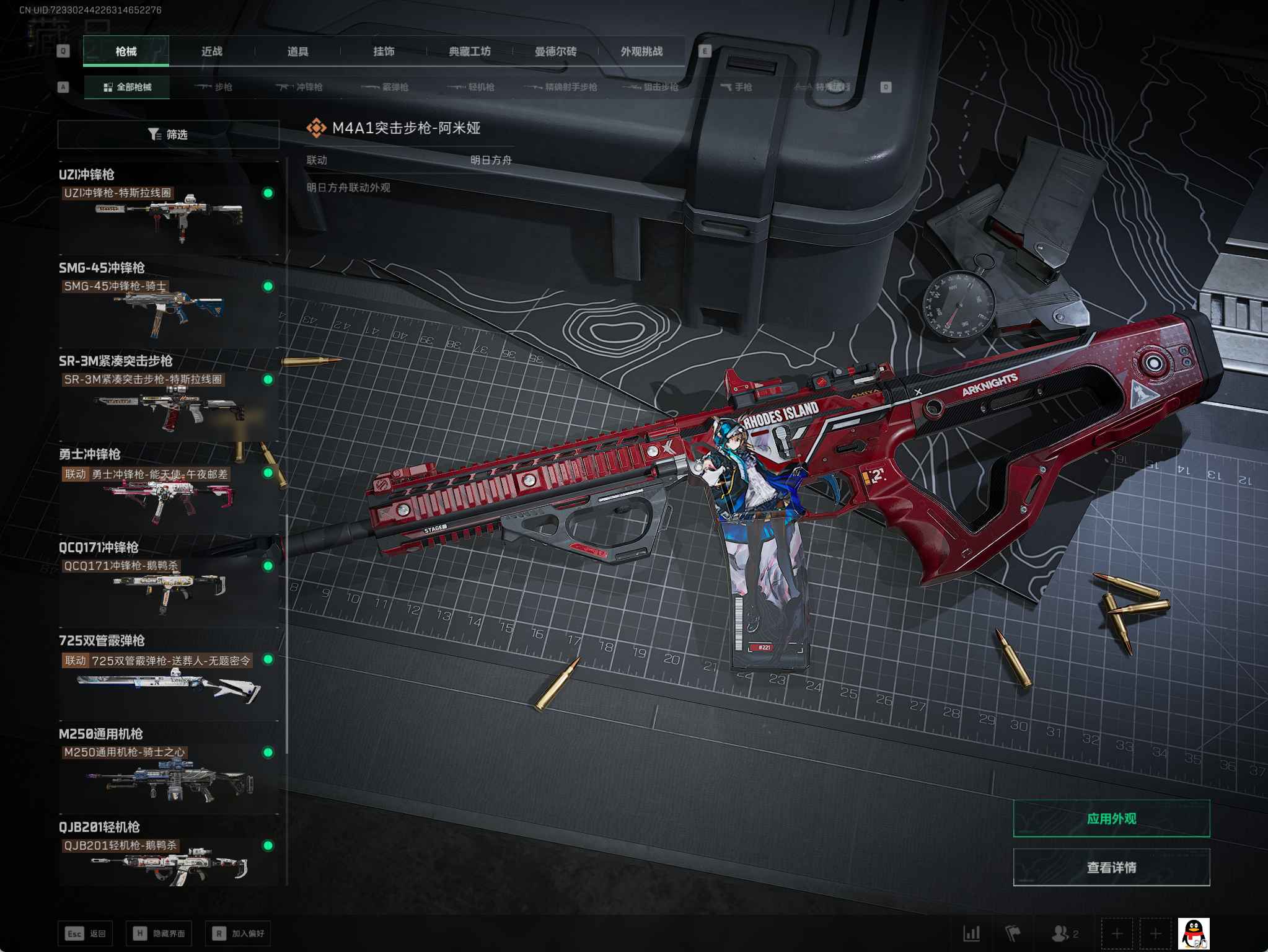Switch to 外观挑战 tab
Viewport: 1268px width, 952px height.
pyautogui.click(x=641, y=51)
